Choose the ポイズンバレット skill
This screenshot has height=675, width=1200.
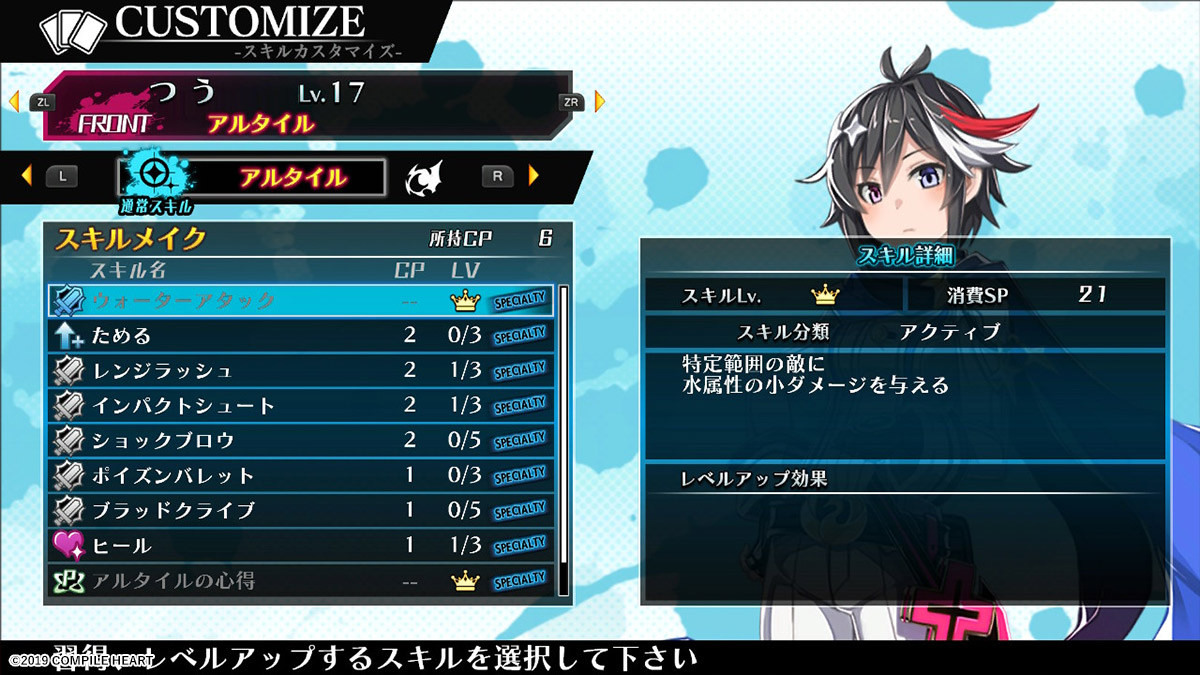[300, 475]
